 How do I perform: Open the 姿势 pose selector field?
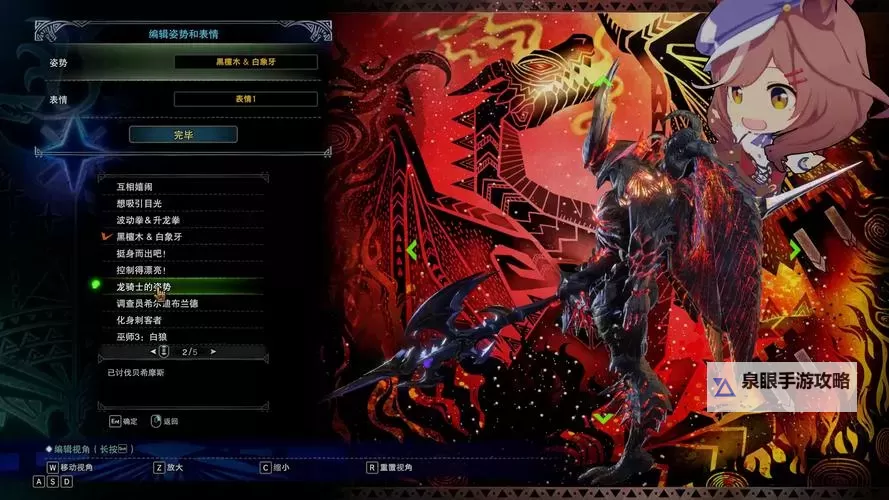[245, 62]
